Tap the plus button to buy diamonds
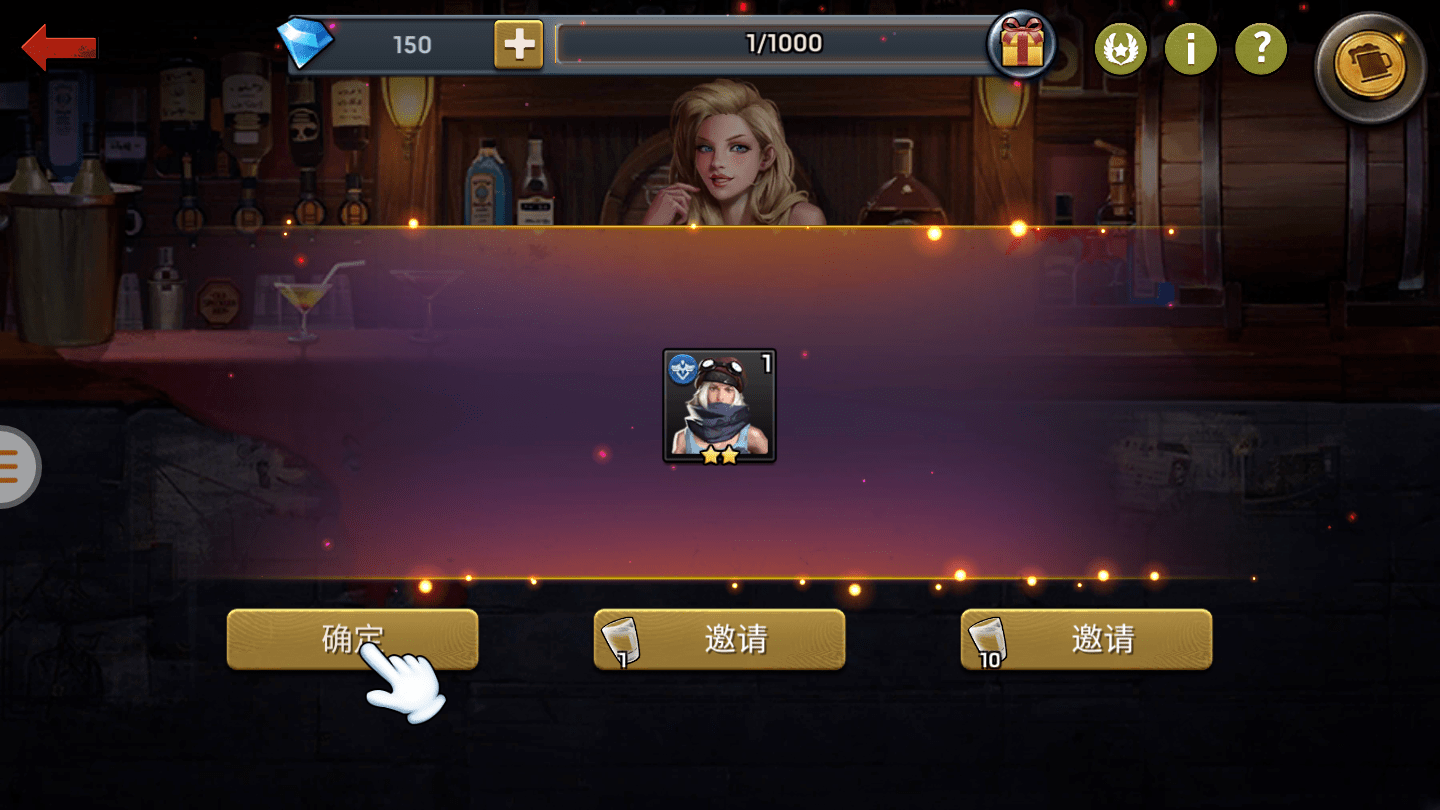 click(518, 44)
